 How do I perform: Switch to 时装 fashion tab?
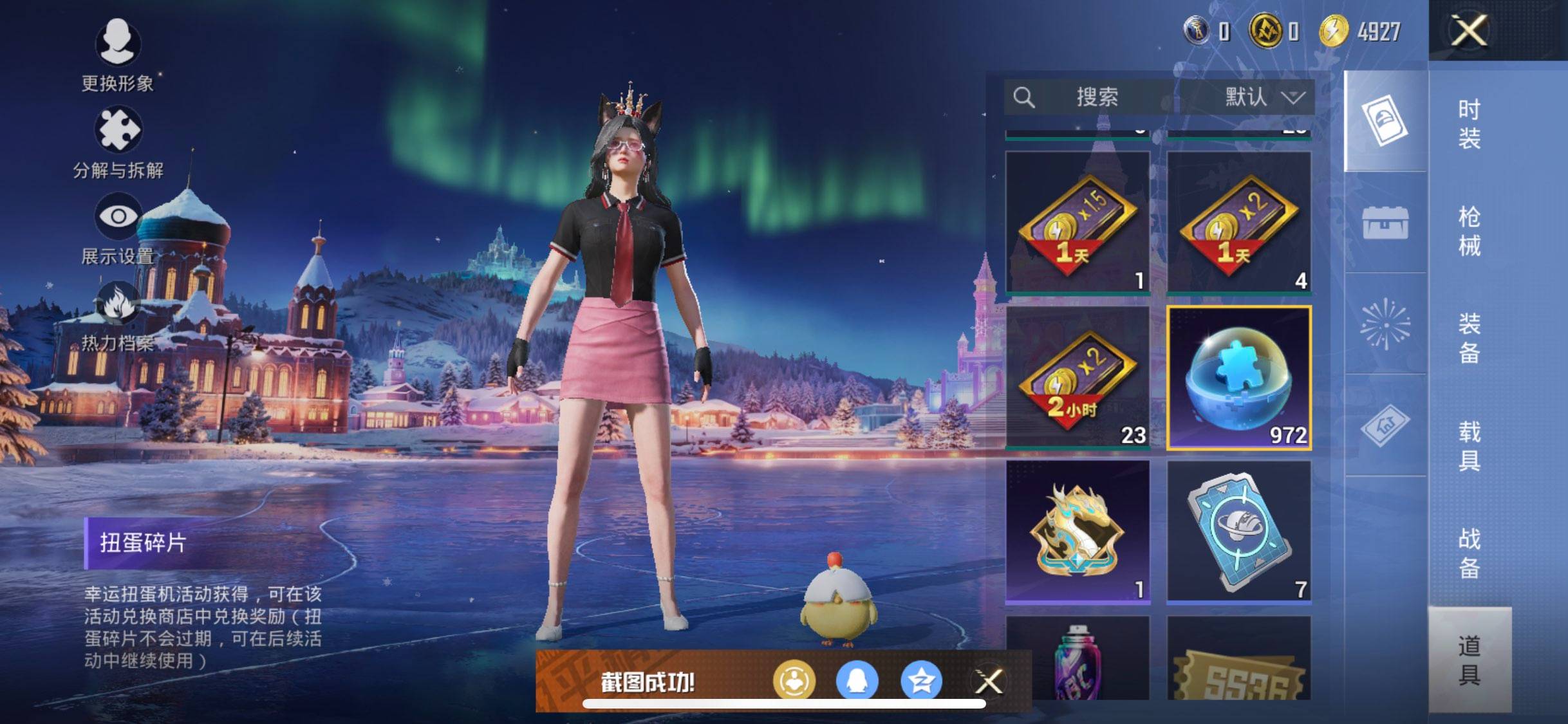pos(1469,124)
